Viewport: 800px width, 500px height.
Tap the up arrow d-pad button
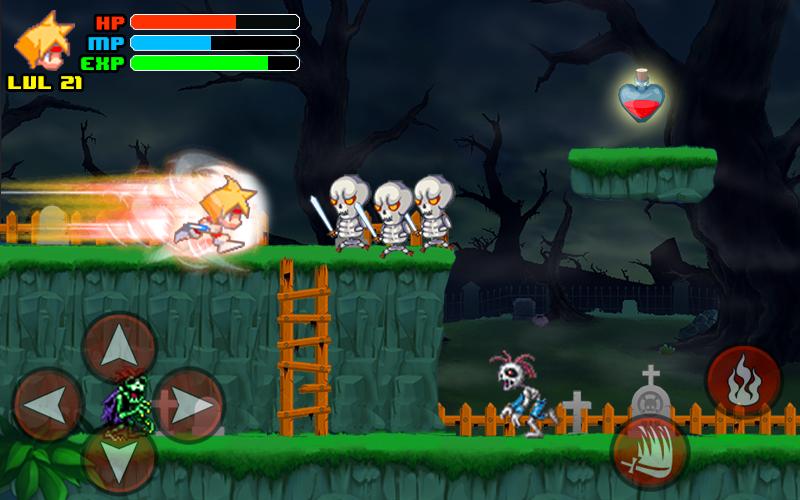(119, 347)
